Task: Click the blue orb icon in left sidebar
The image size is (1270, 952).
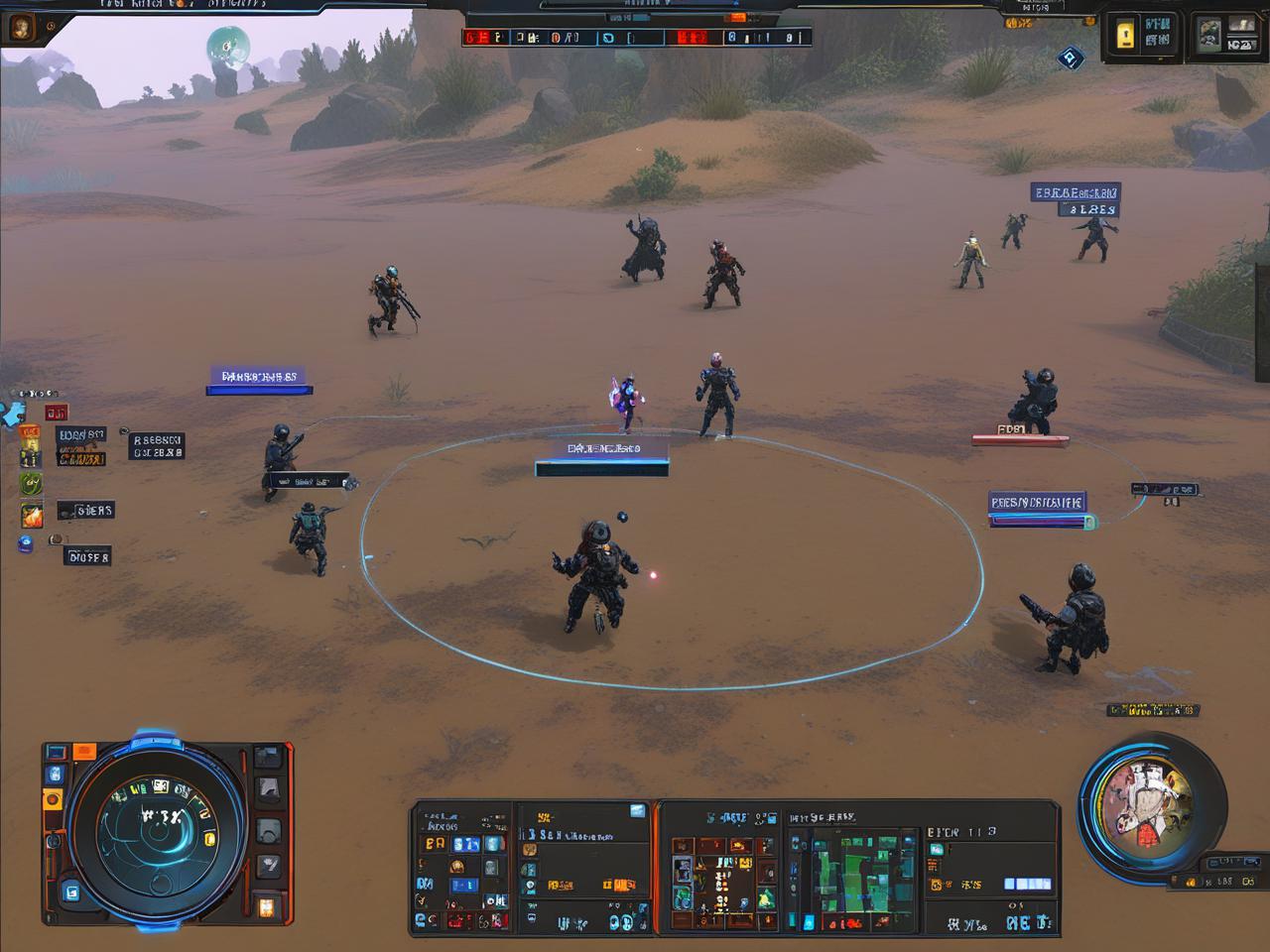Action: point(26,543)
